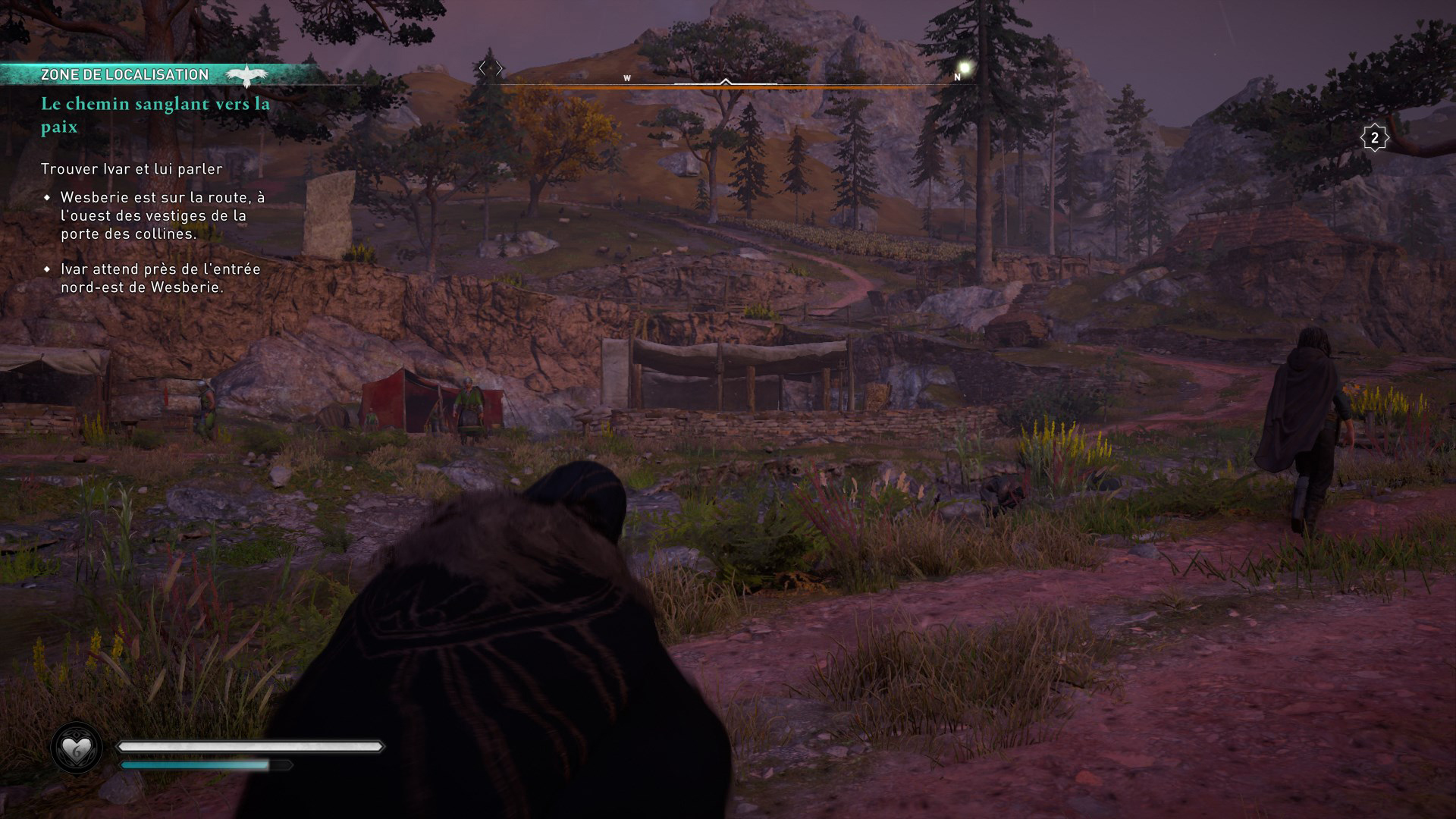Viewport: 1456px width, 819px height.
Task: Select the number 2 badge icon
Action: [x=1374, y=138]
